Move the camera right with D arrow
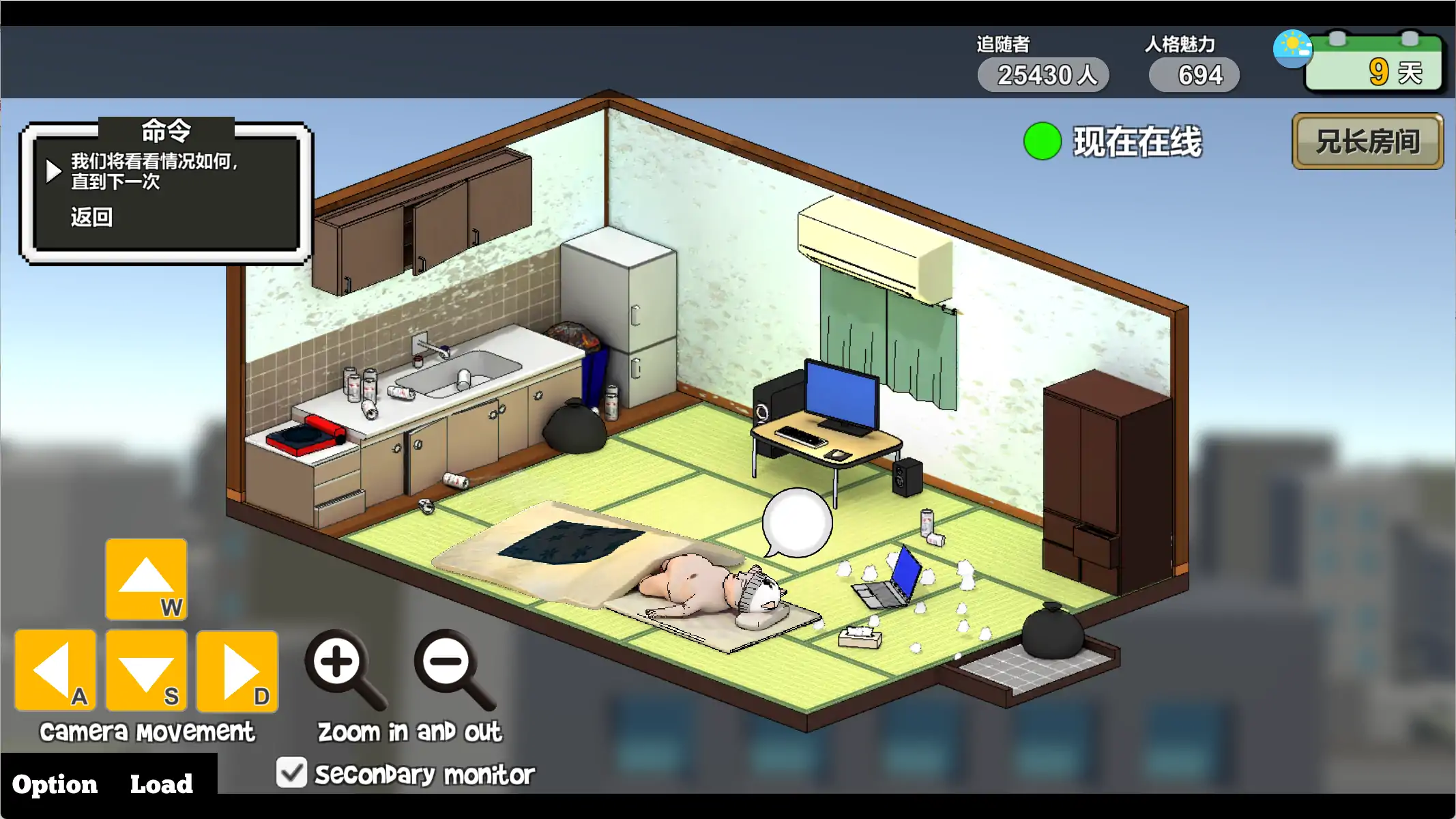 (237, 670)
